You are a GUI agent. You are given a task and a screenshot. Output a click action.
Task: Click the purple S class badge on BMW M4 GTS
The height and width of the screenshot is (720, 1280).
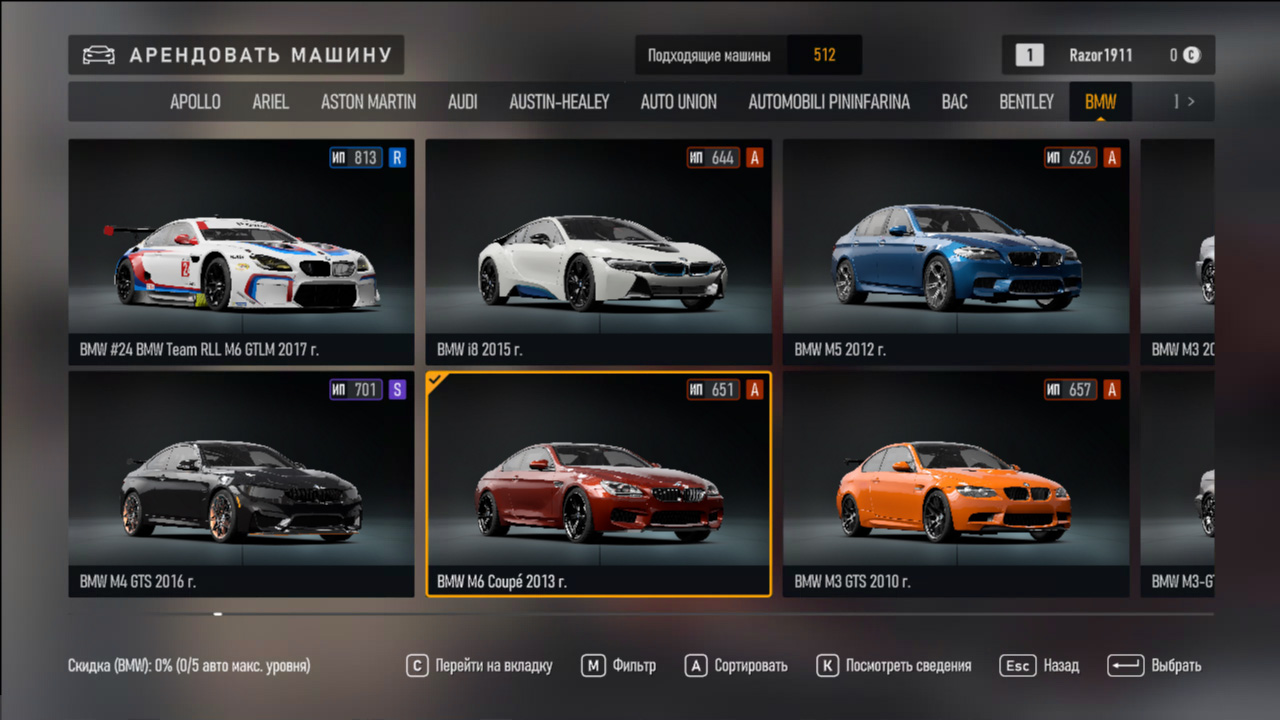(398, 389)
